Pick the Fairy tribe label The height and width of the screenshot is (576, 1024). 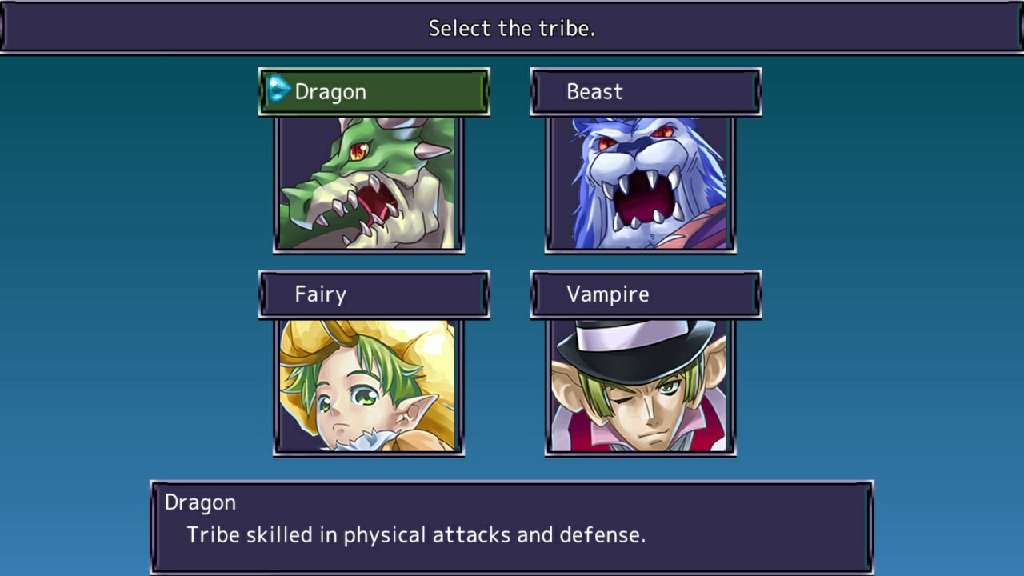tap(374, 295)
